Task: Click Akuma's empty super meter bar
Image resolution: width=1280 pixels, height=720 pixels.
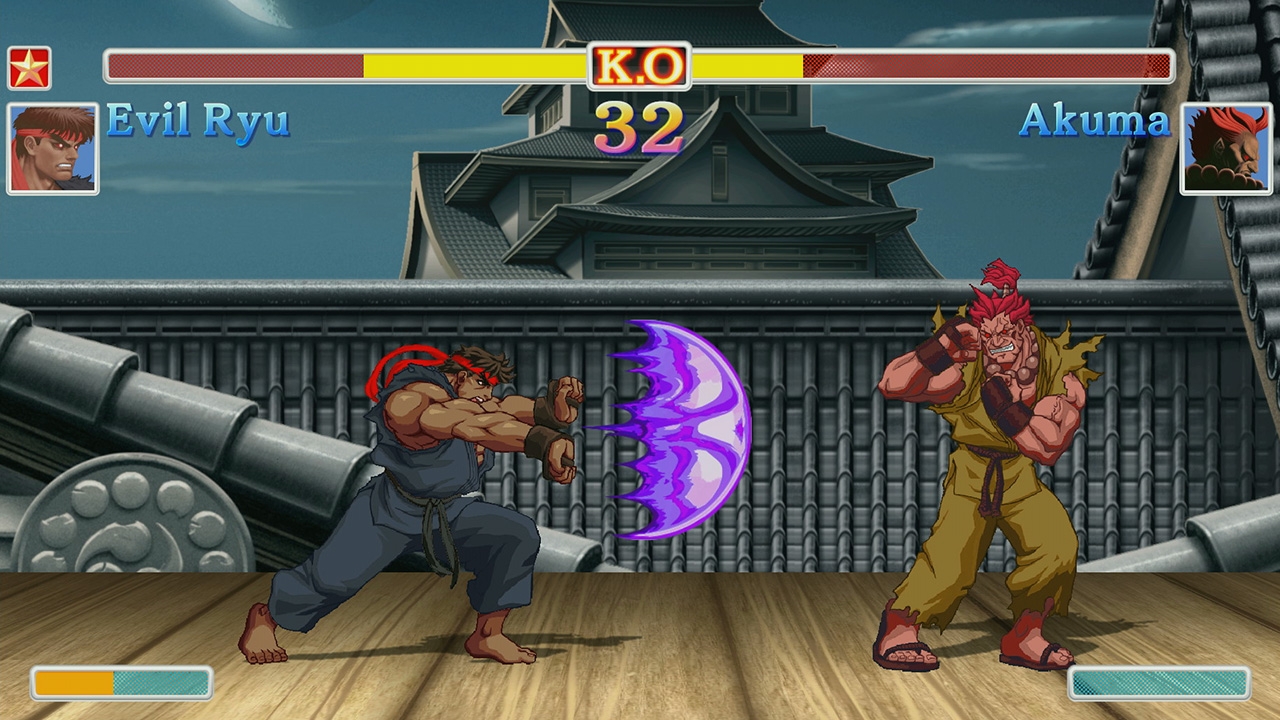Action: point(1160,684)
